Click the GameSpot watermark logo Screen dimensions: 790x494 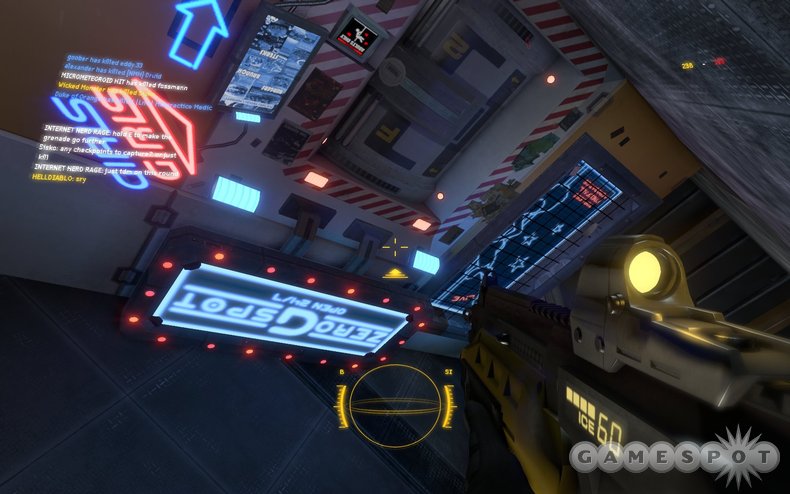point(675,457)
